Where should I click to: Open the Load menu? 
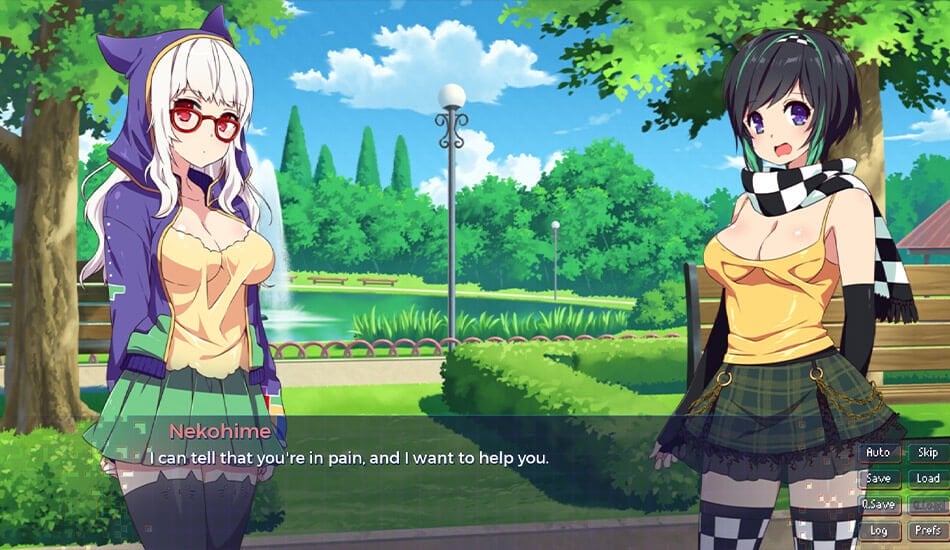pos(928,479)
